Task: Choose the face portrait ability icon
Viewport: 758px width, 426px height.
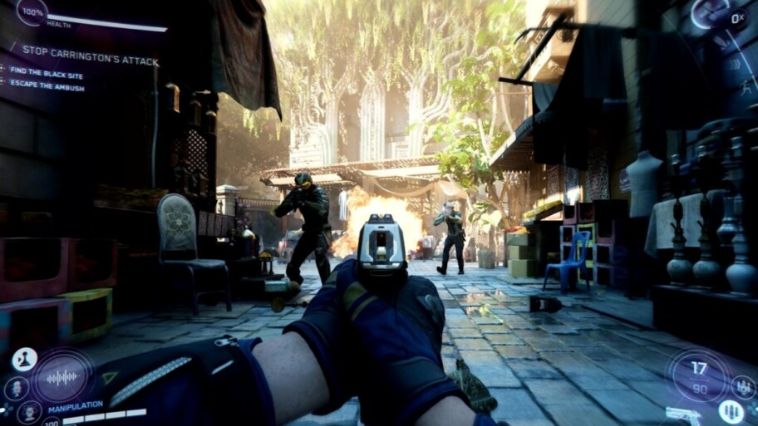Action: pyautogui.click(x=29, y=411)
